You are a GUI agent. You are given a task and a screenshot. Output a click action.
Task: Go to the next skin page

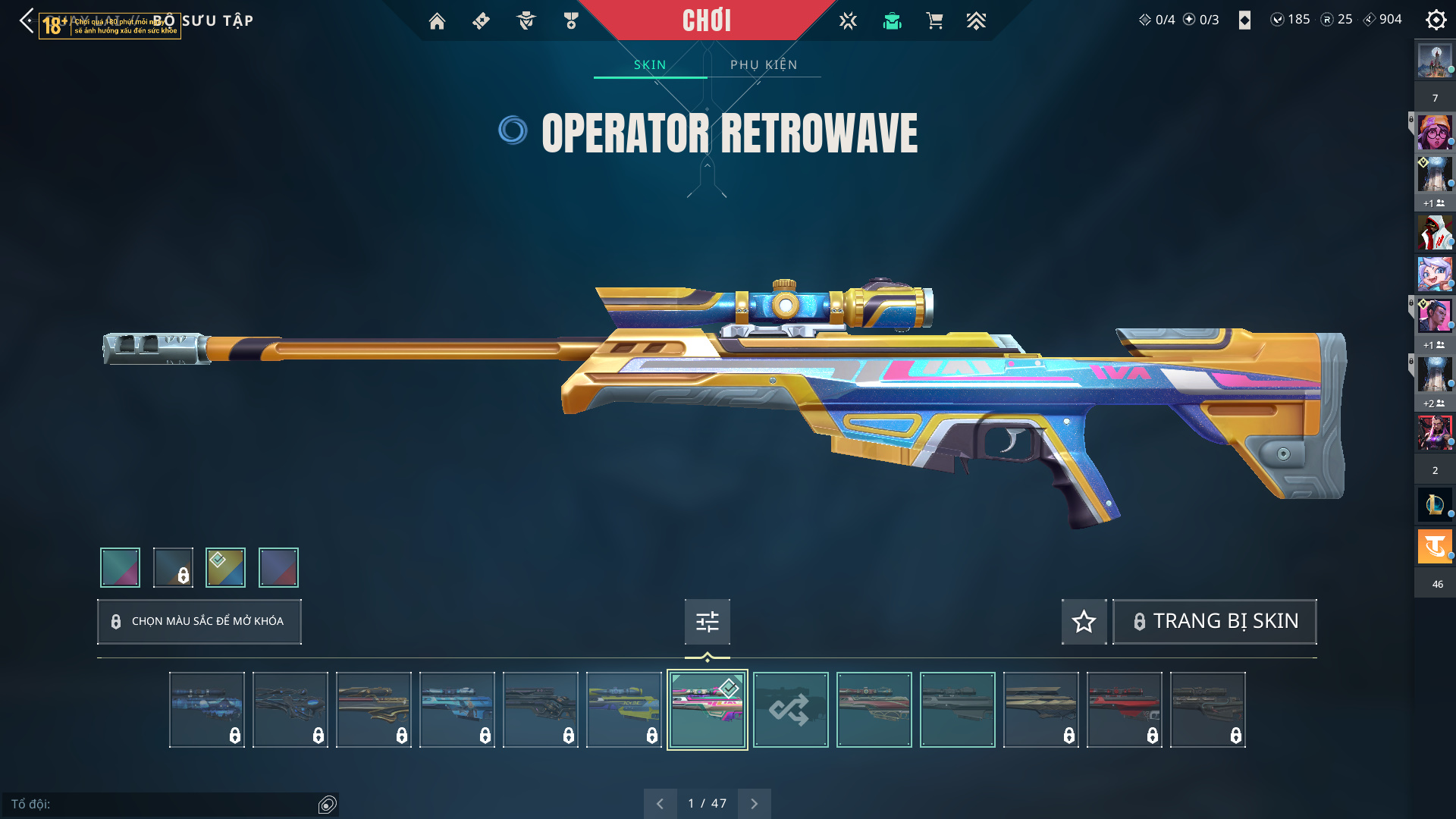(754, 804)
